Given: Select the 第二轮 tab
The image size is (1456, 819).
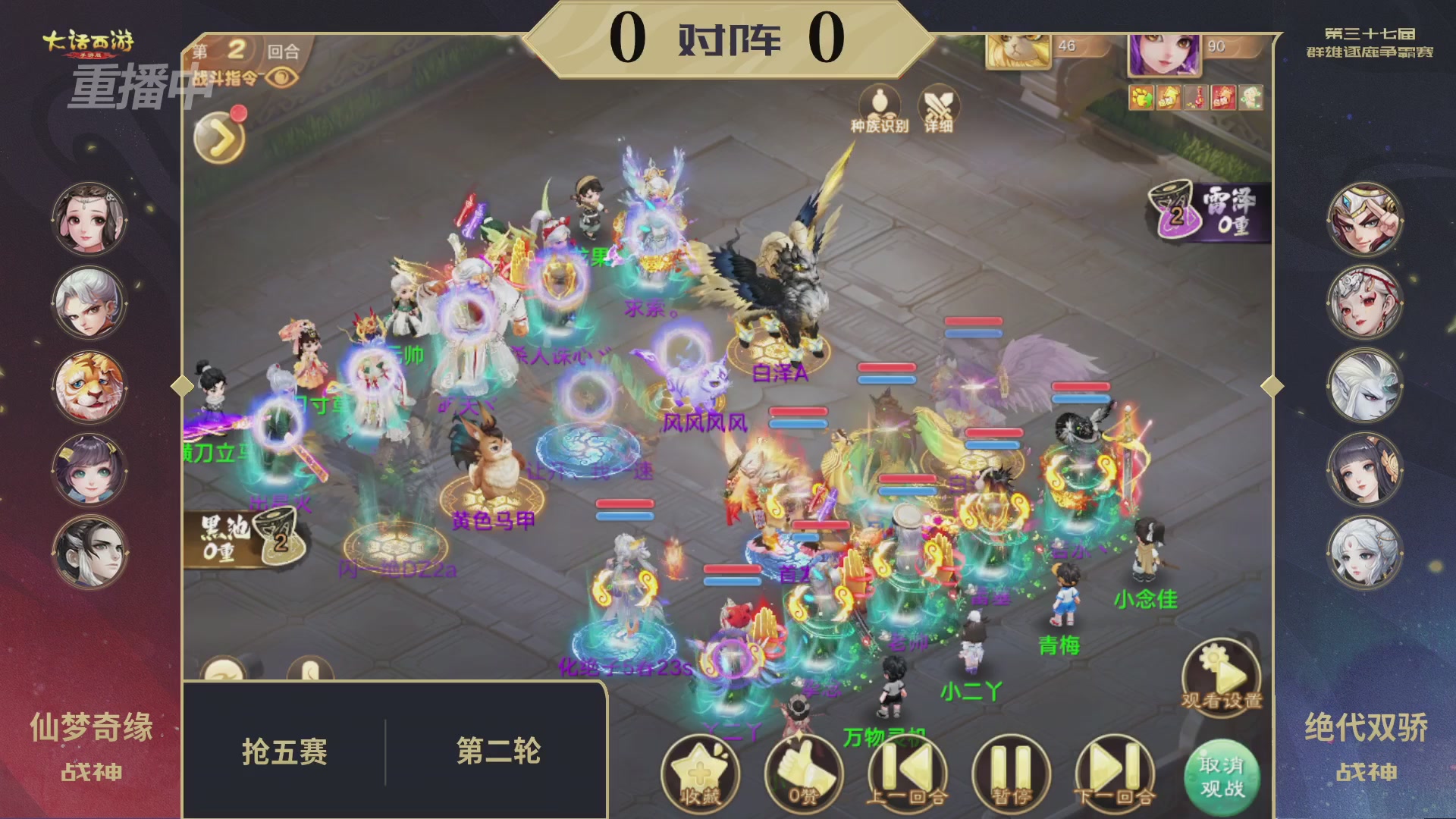Looking at the screenshot, I should coord(499,748).
